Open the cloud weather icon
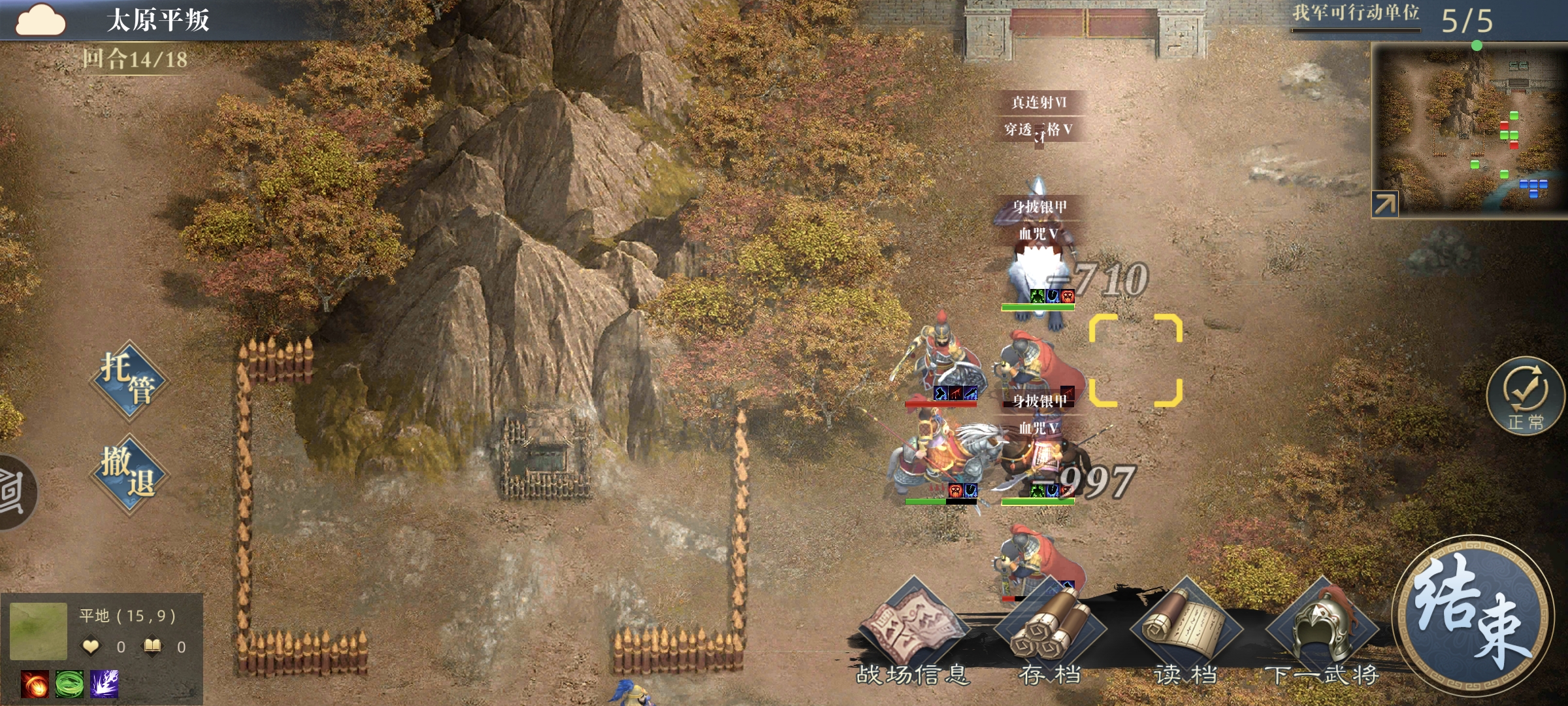 pyautogui.click(x=41, y=20)
